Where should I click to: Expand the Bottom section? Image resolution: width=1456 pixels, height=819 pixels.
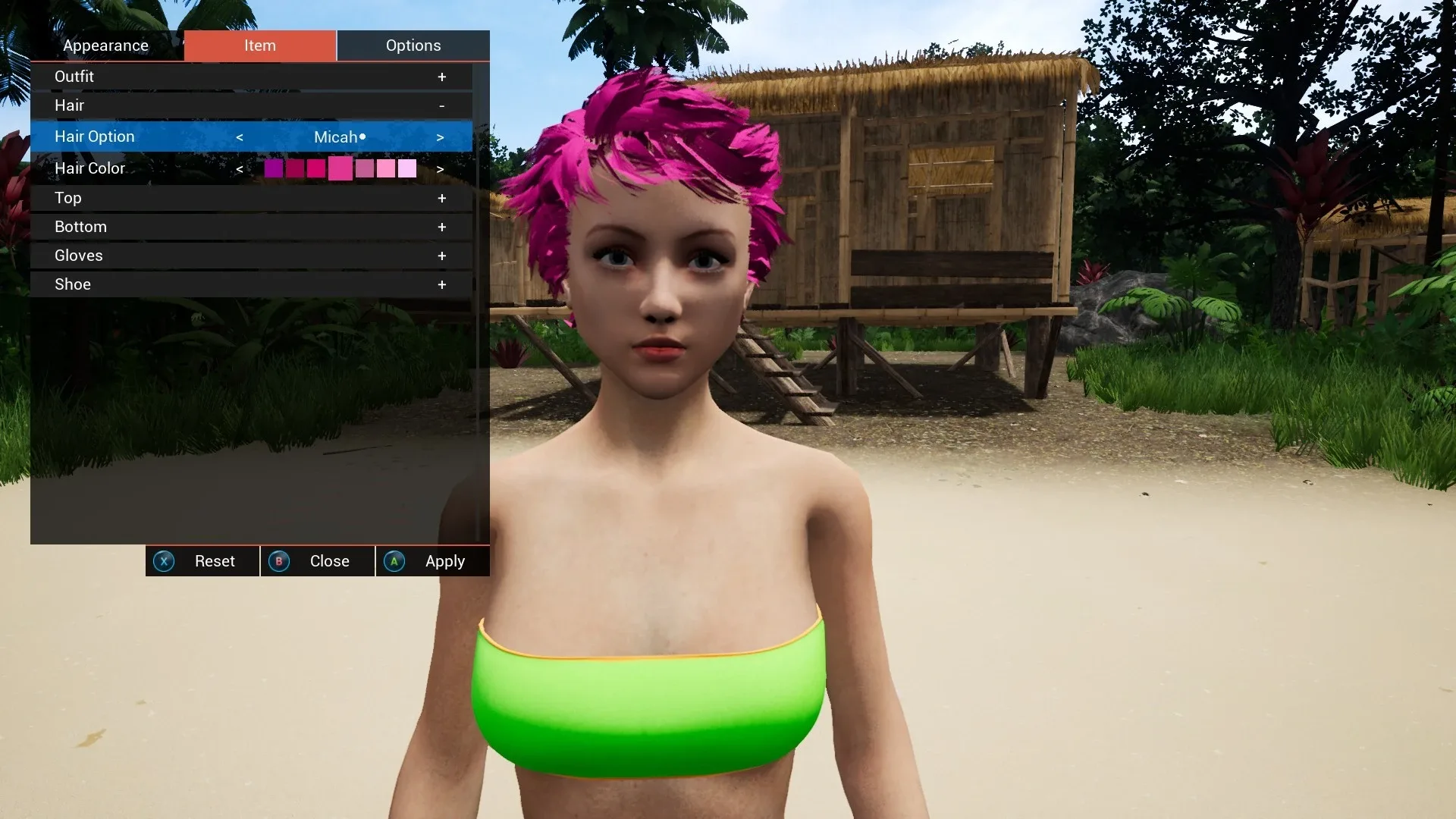coord(442,226)
